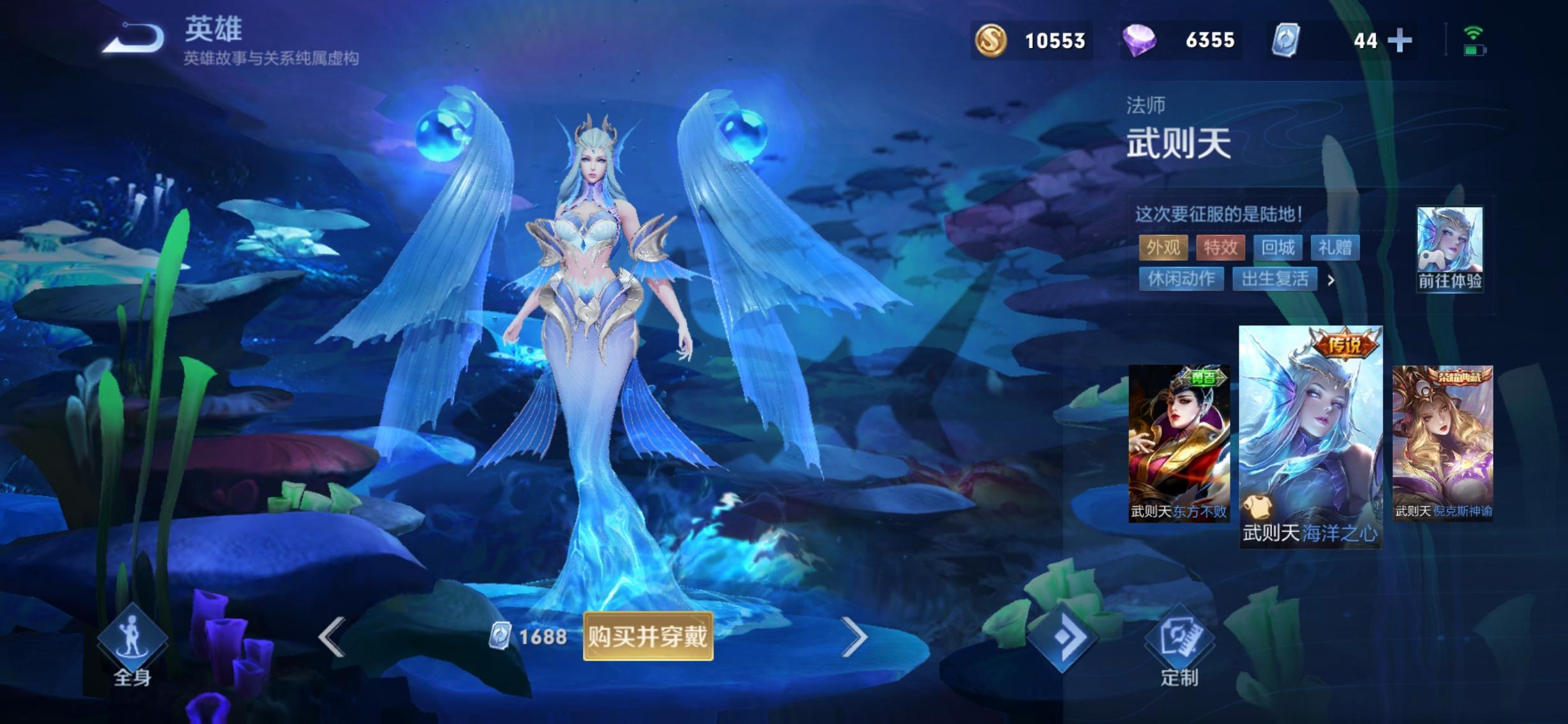Viewport: 1568px width, 724px height.
Task: Click the 购买并穿戴 purchase button
Action: (x=648, y=636)
